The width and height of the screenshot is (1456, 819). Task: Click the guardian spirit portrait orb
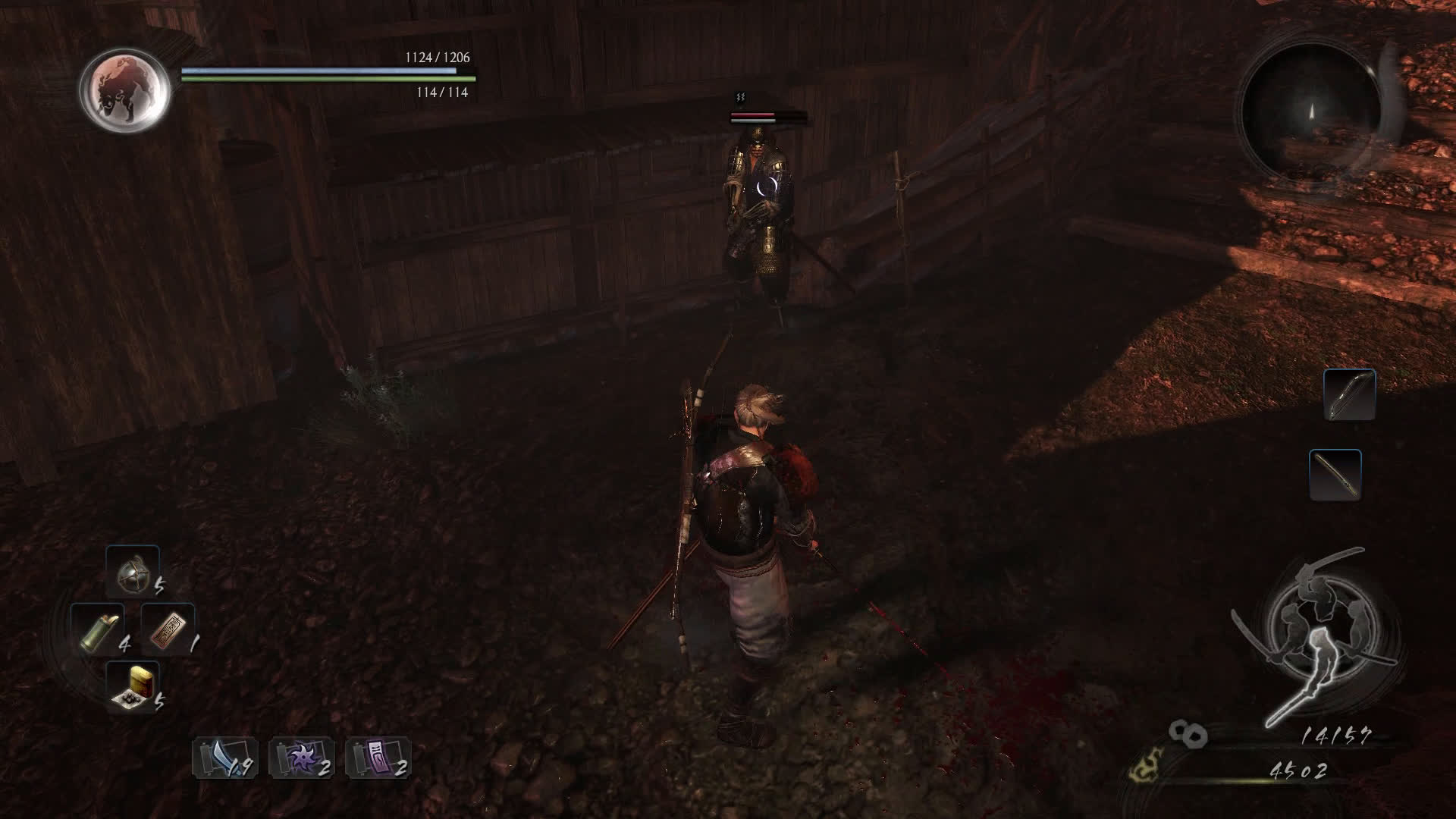[125, 90]
